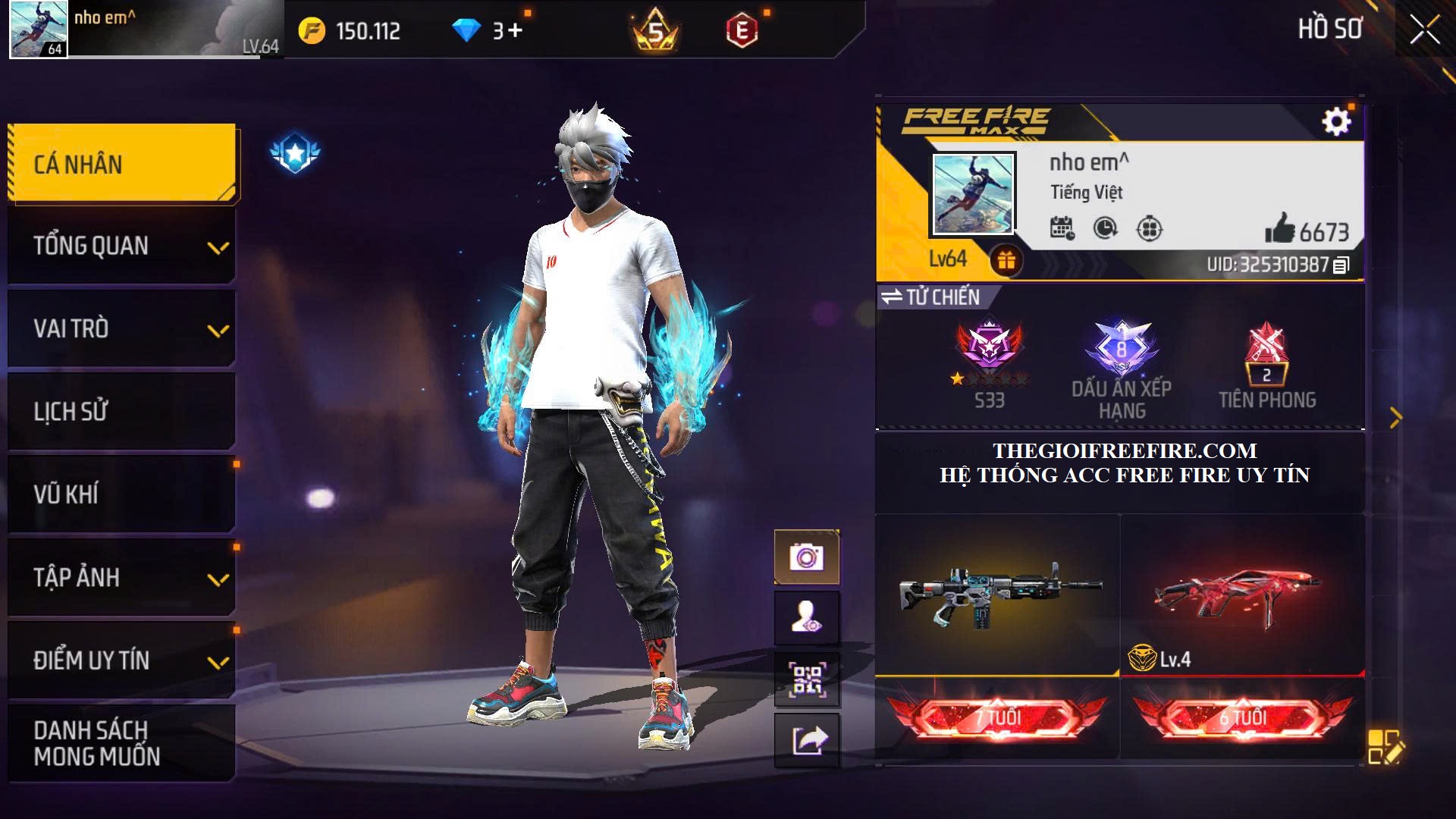Open the VAI TRÒ menu

pyautogui.click(x=121, y=329)
